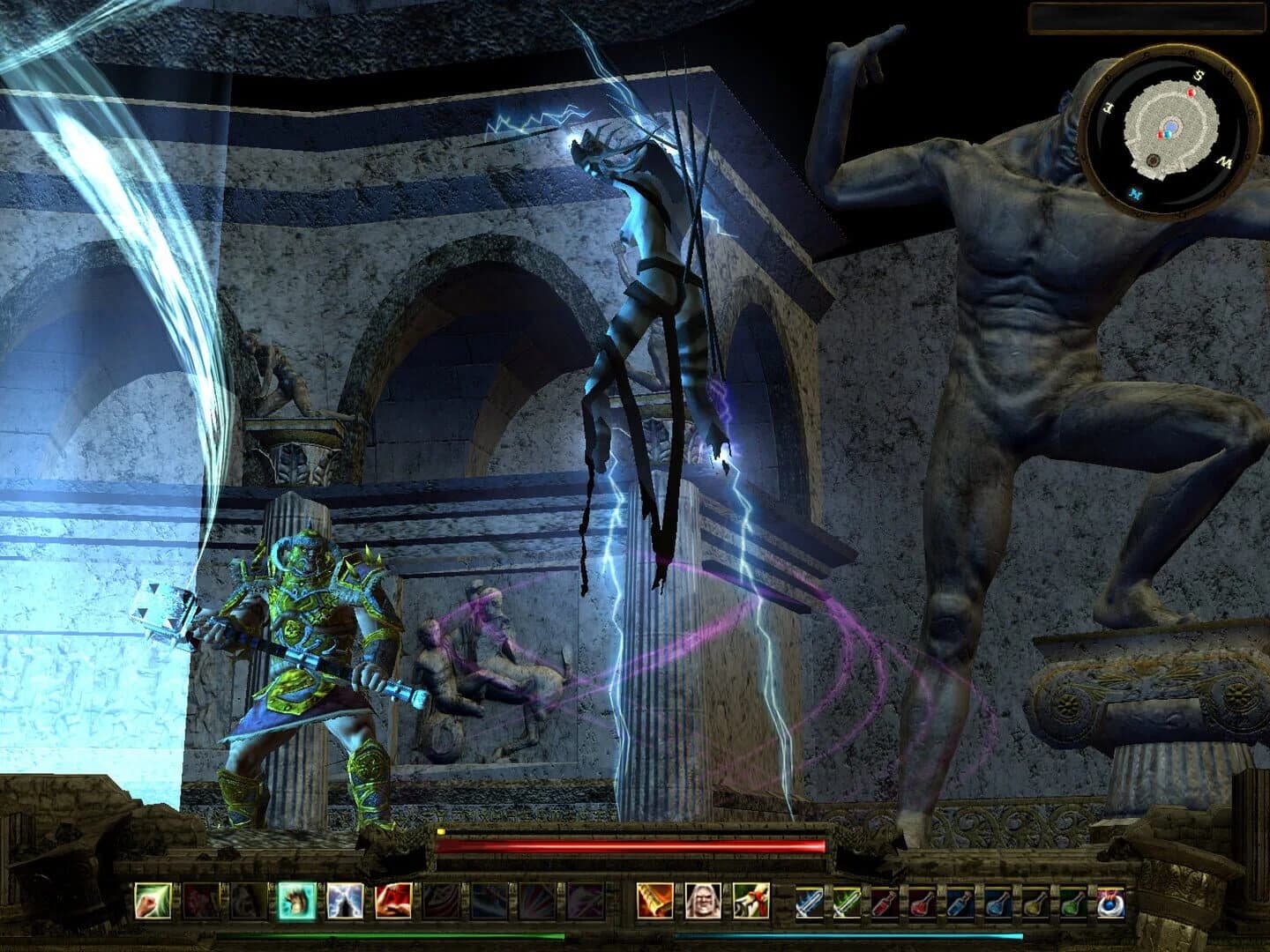Click the burning torch scroll icon
1270x952 pixels.
(654, 903)
